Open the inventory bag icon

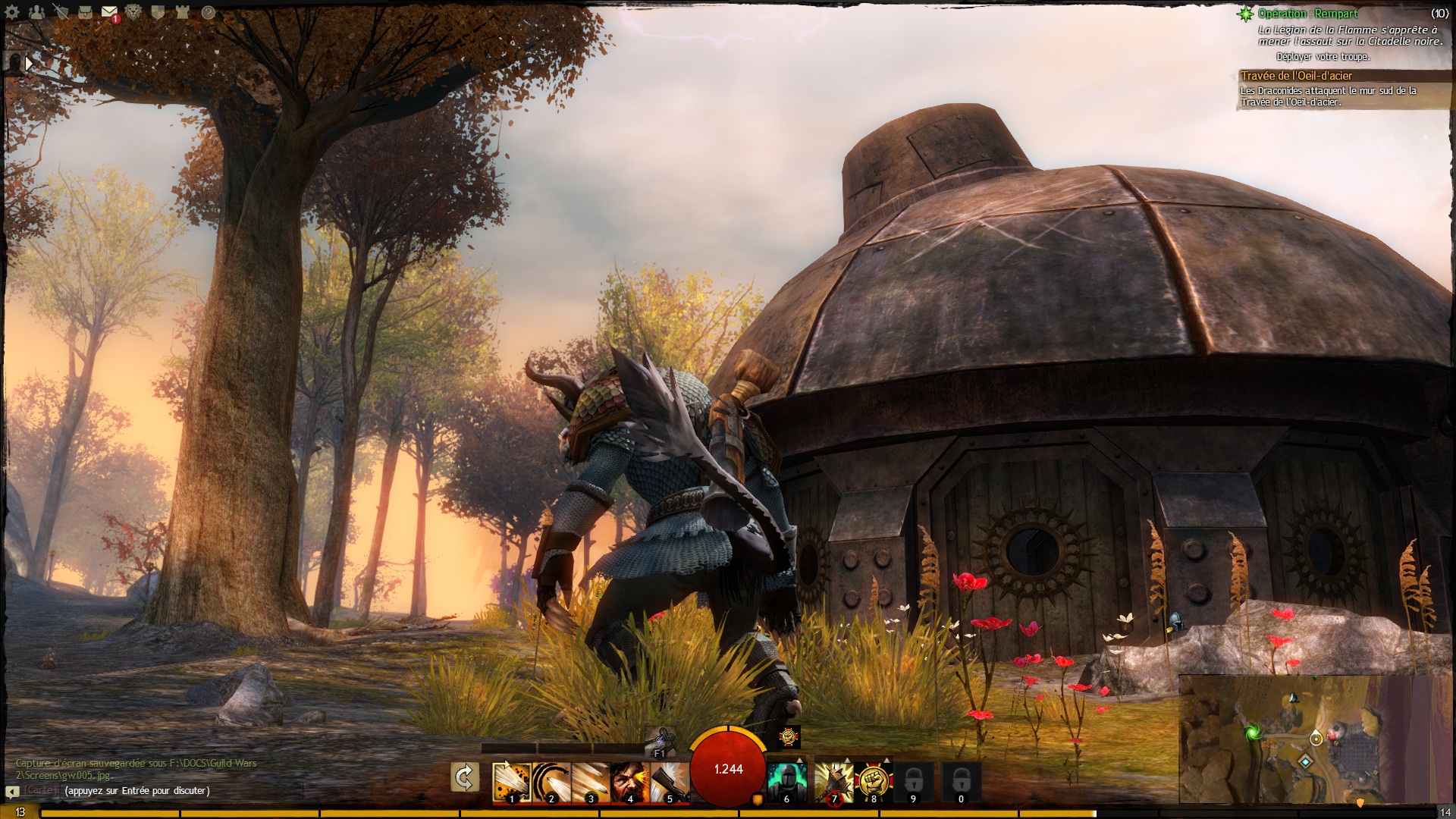(85, 12)
